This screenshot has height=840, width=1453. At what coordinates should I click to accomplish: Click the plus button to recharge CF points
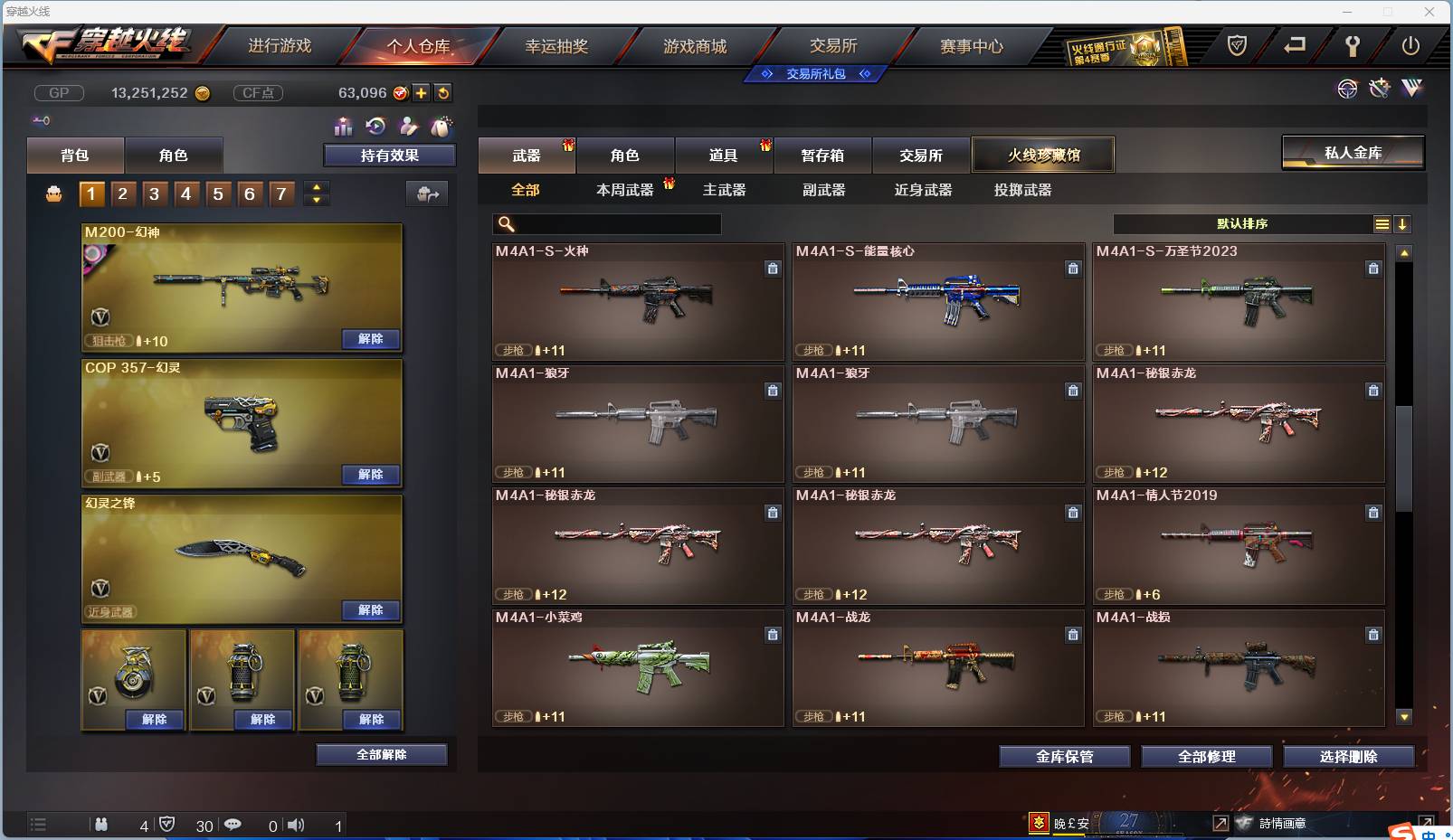(x=421, y=92)
